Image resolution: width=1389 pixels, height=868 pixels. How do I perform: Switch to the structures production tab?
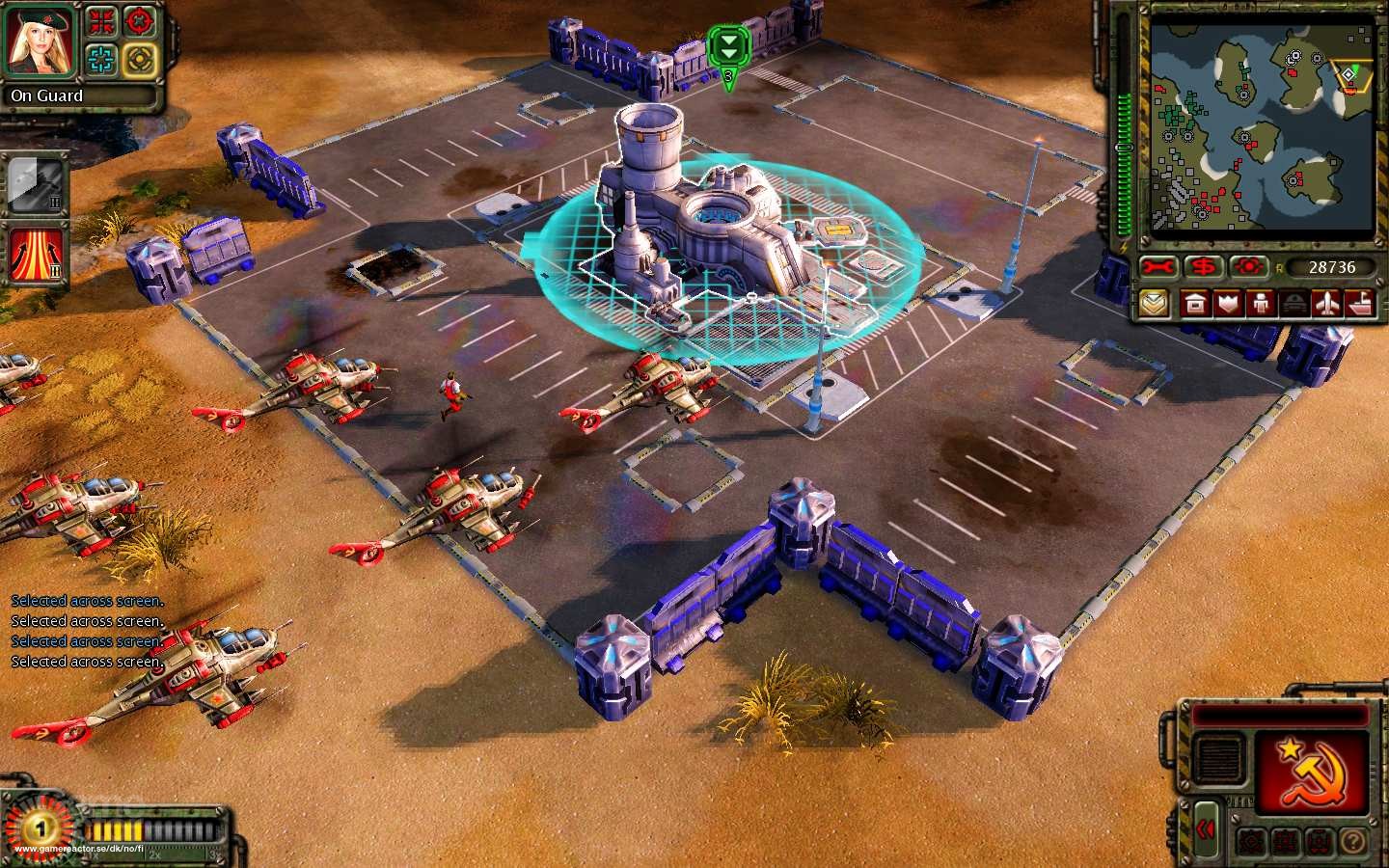pos(1195,304)
